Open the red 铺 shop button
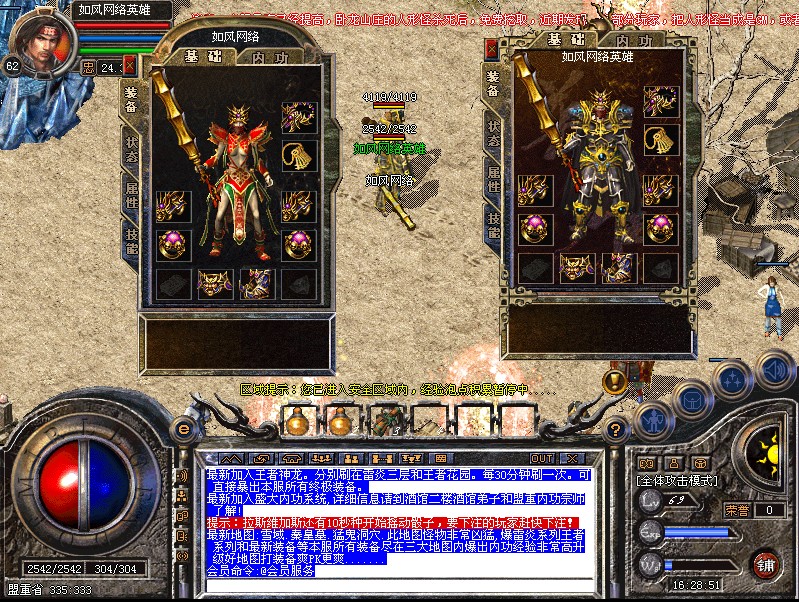Image resolution: width=799 pixels, height=602 pixels. [767, 564]
